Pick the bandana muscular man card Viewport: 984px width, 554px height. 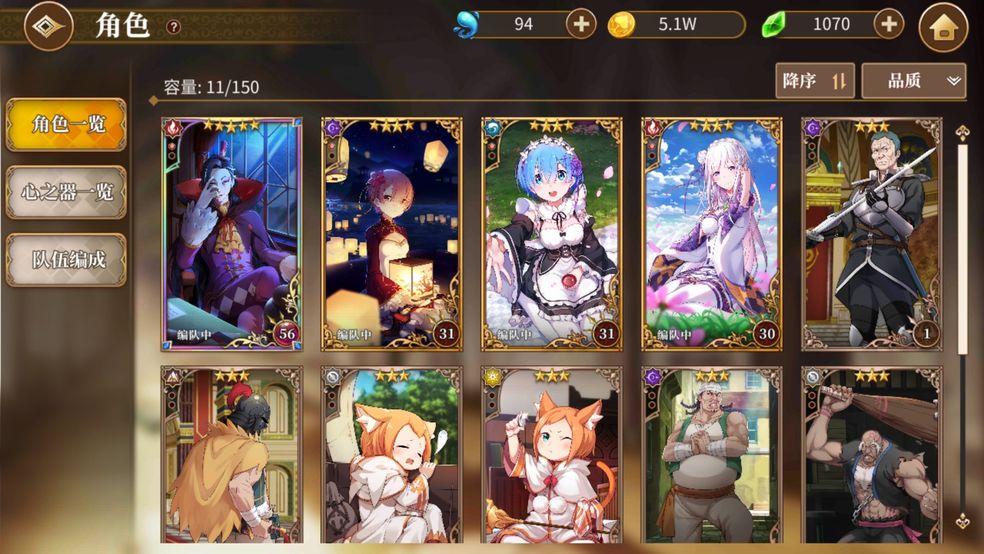712,456
